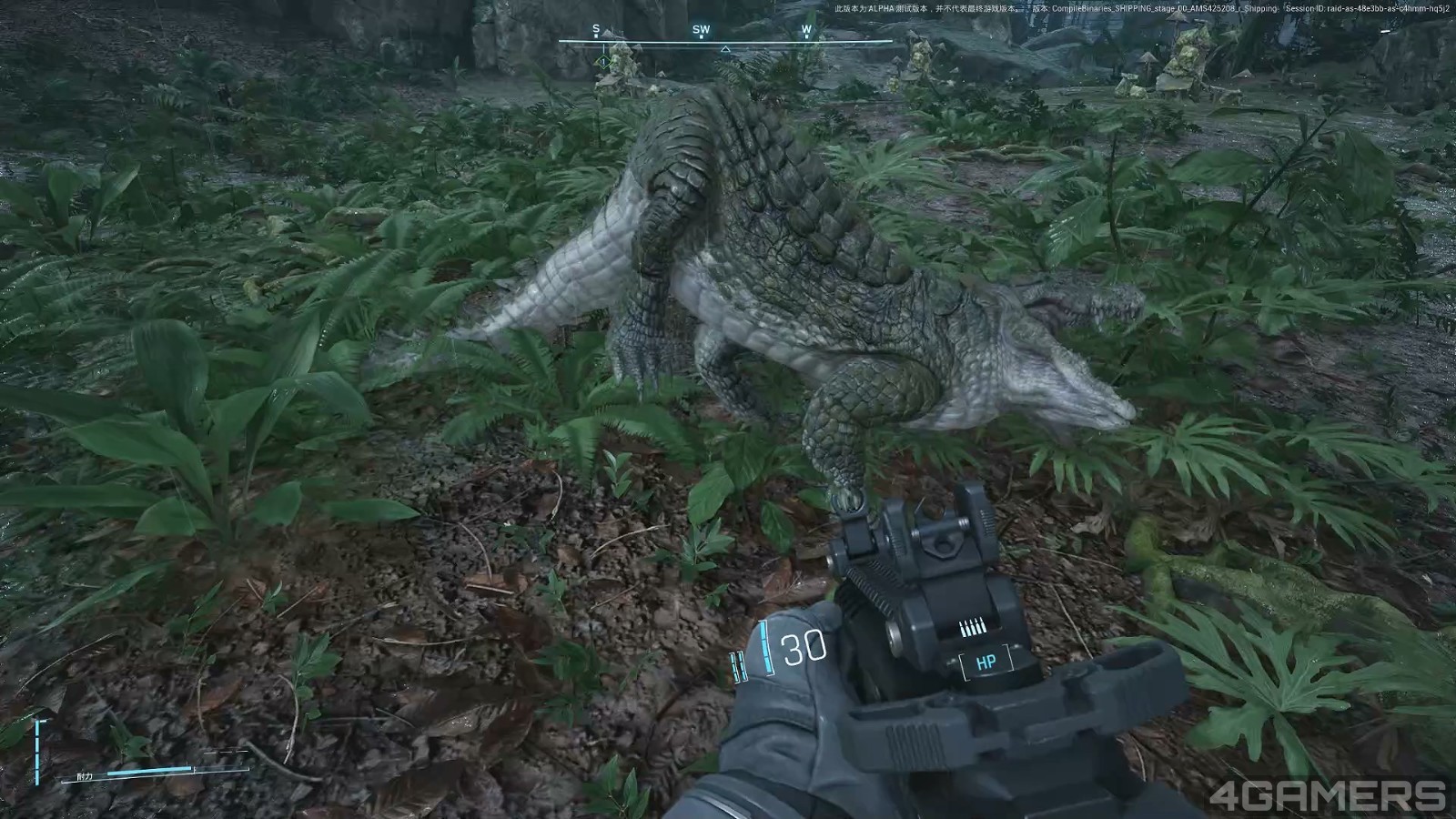Select the SW heading on the compass bar
The image size is (1456, 819).
point(701,30)
